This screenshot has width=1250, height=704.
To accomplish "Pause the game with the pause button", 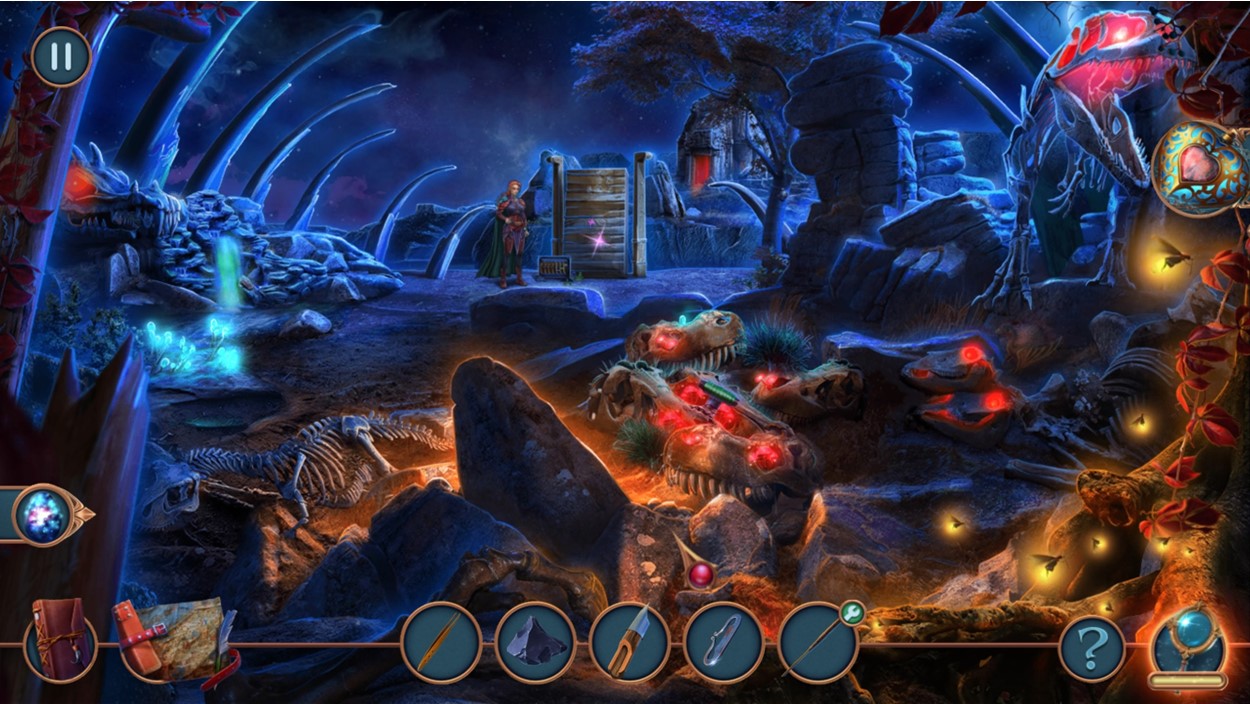I will [x=61, y=56].
